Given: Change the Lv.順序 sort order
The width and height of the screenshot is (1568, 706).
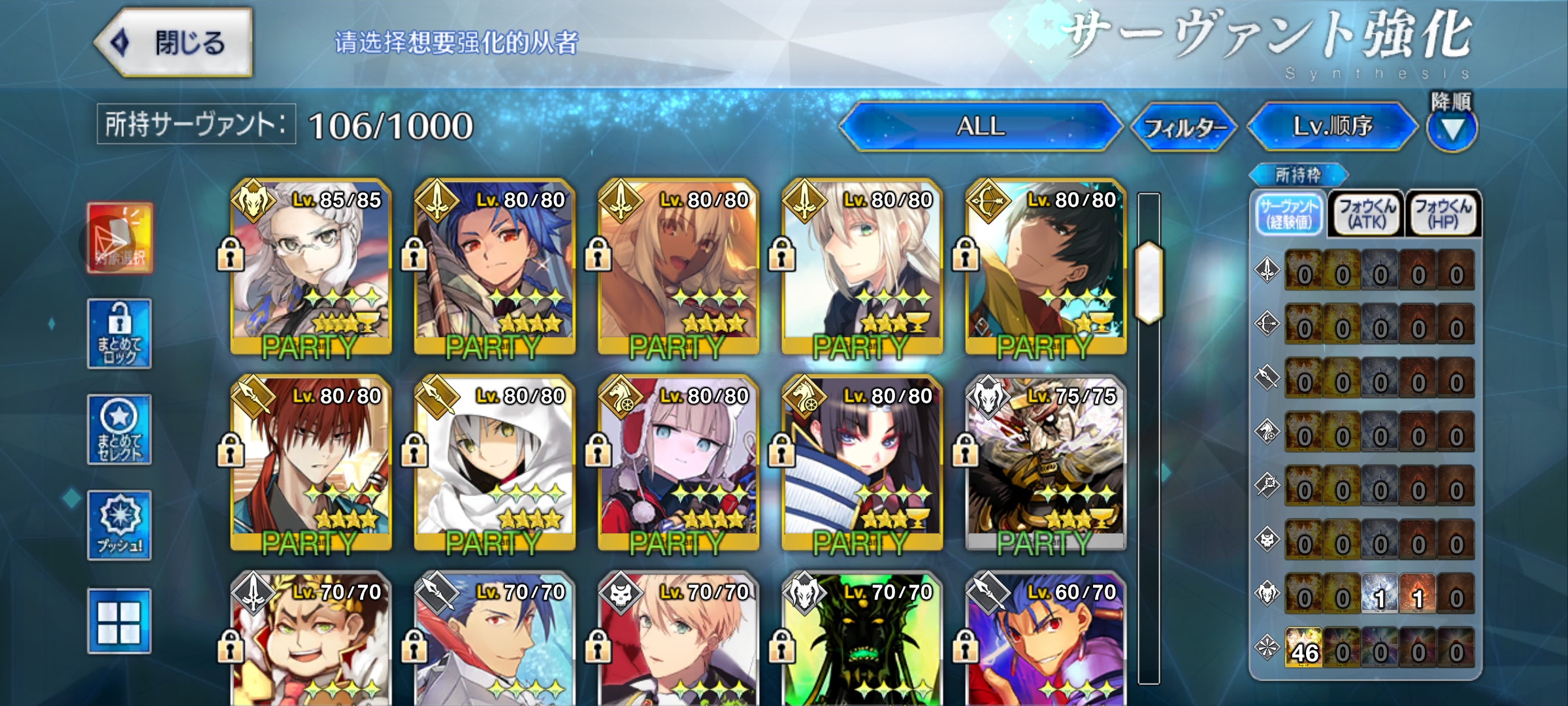Looking at the screenshot, I should [x=1333, y=126].
